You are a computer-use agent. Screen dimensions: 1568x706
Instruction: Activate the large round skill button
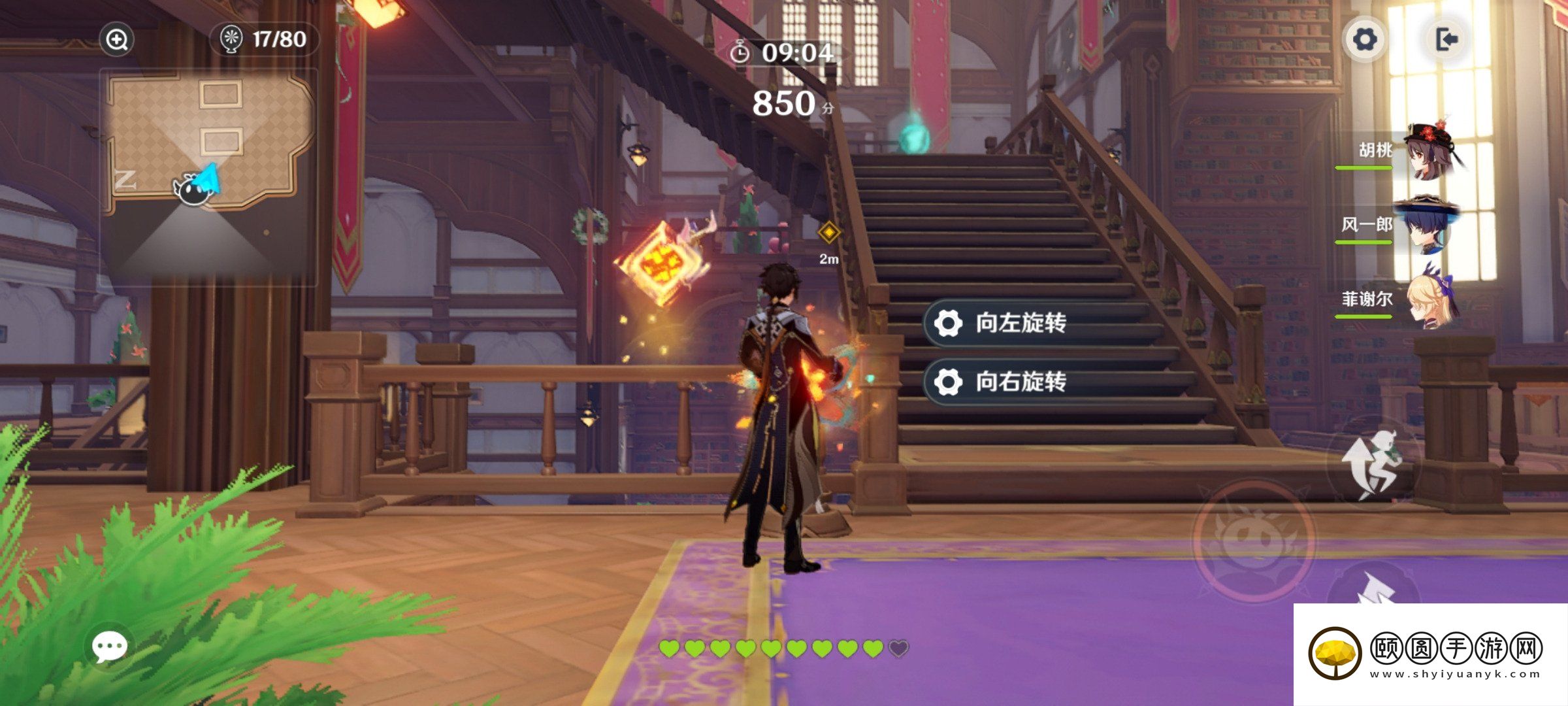point(1254,540)
